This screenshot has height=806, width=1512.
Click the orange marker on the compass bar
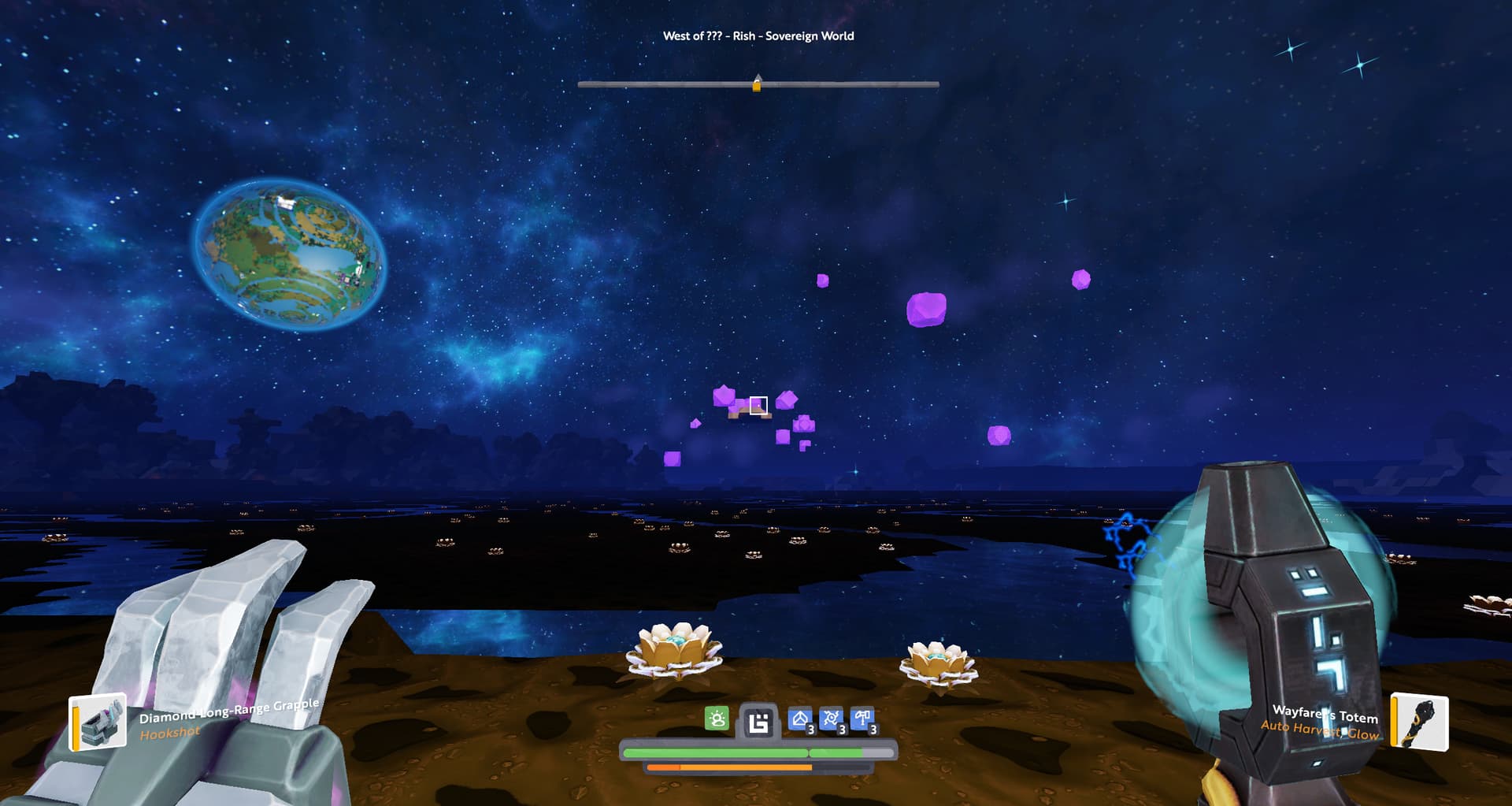pos(757,84)
